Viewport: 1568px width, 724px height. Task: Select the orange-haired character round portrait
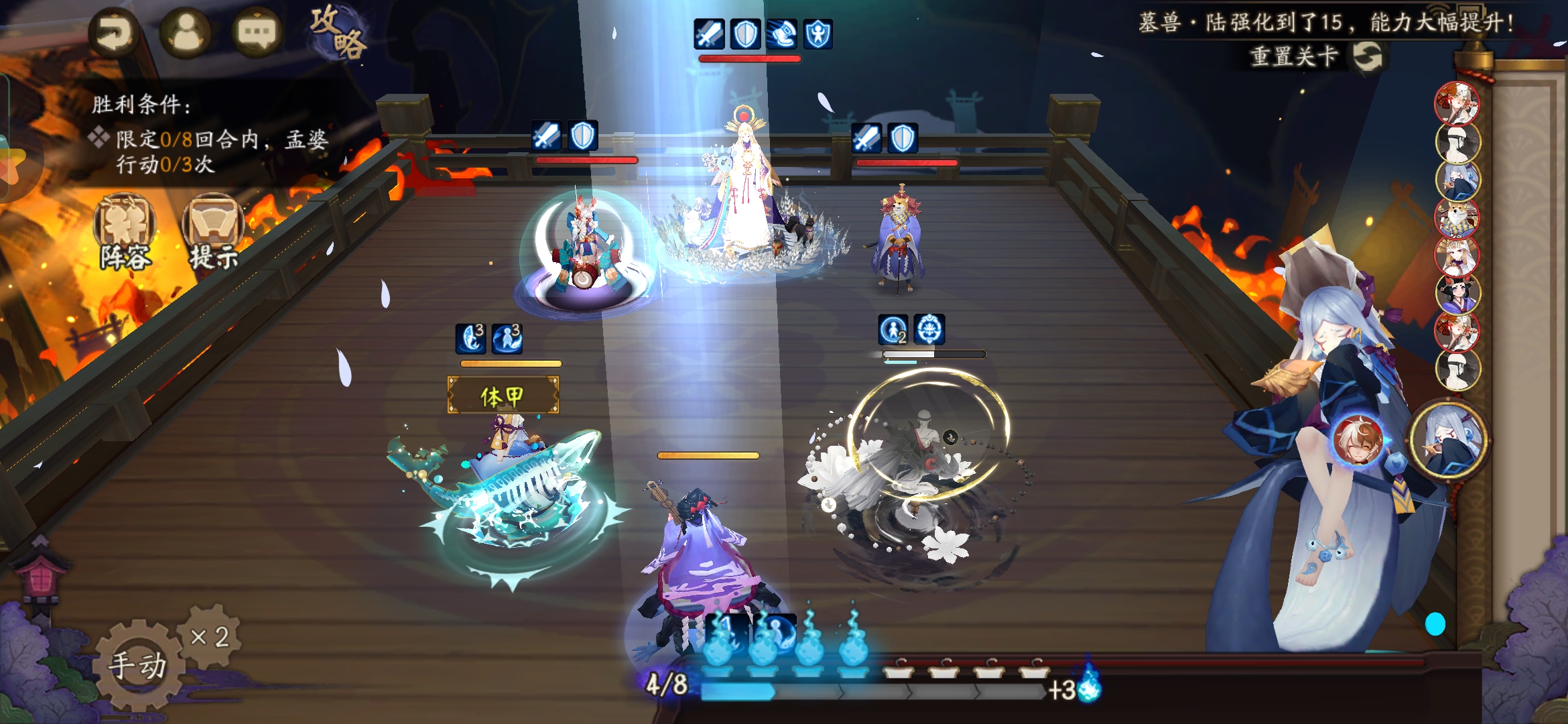[1358, 440]
